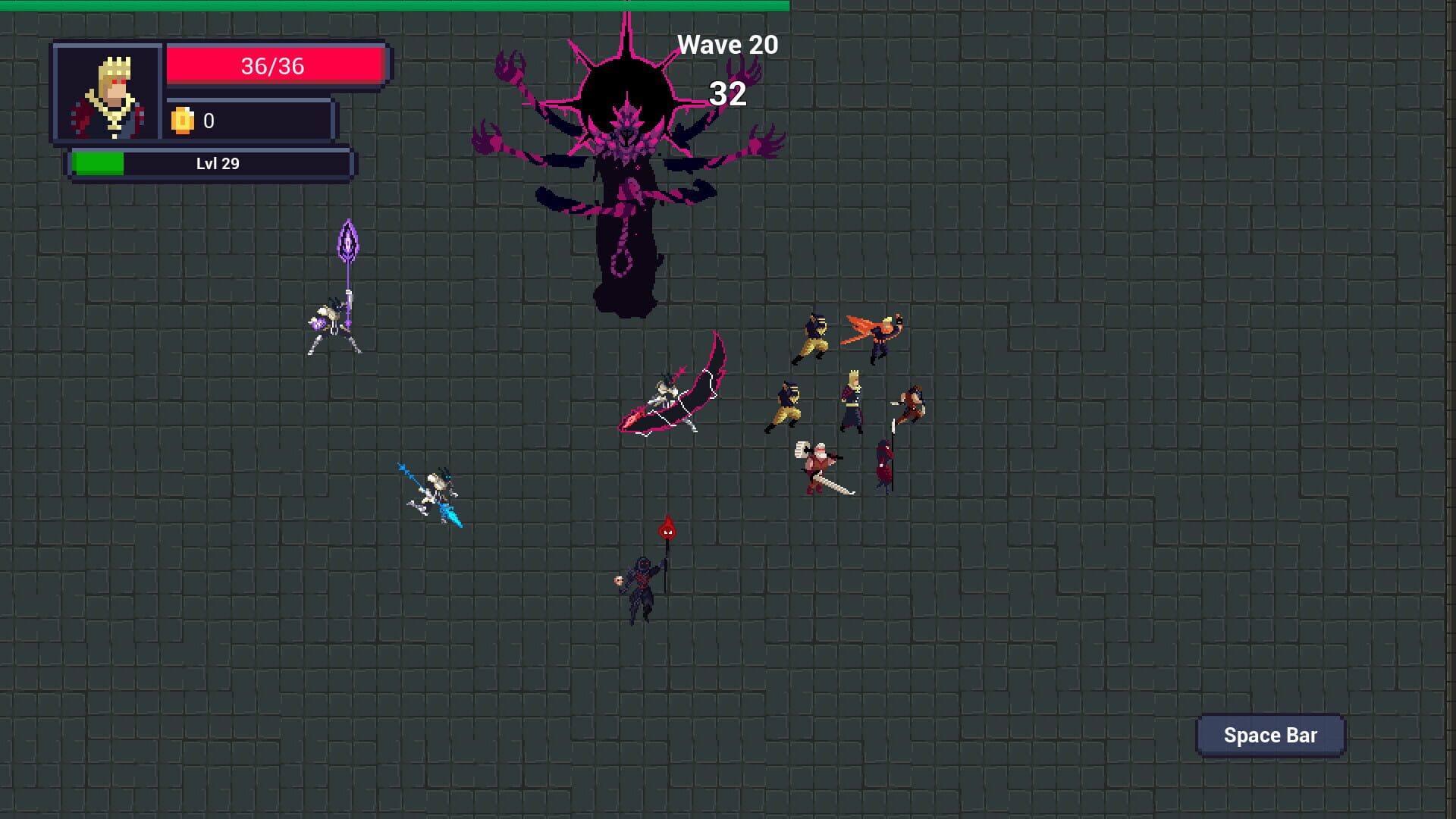Select the orange-winged flying fighter
This screenshot has height=819, width=1456.
878,336
